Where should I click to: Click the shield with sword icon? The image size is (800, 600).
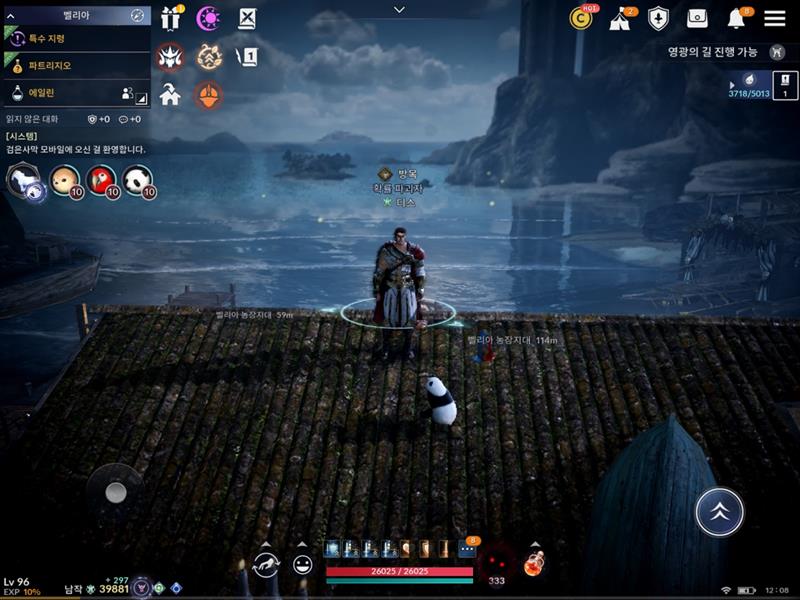tap(658, 18)
